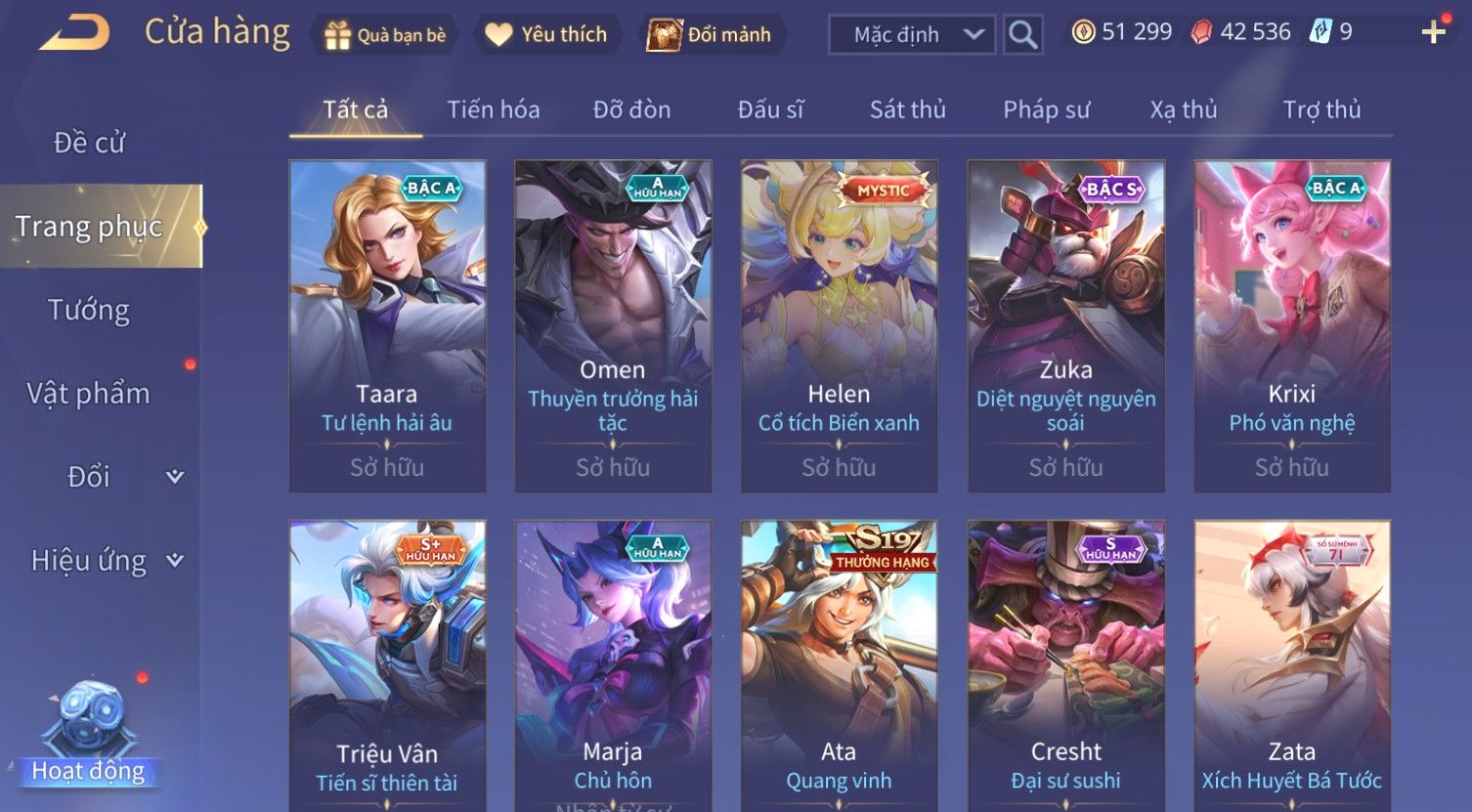Select the Taara Tư lệnh hải âu skin
1472x812 pixels.
point(387,325)
